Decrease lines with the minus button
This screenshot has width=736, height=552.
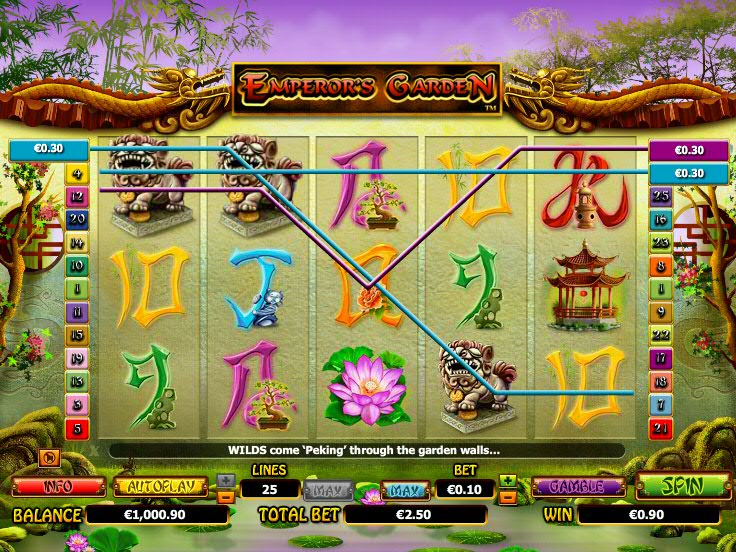(226, 495)
